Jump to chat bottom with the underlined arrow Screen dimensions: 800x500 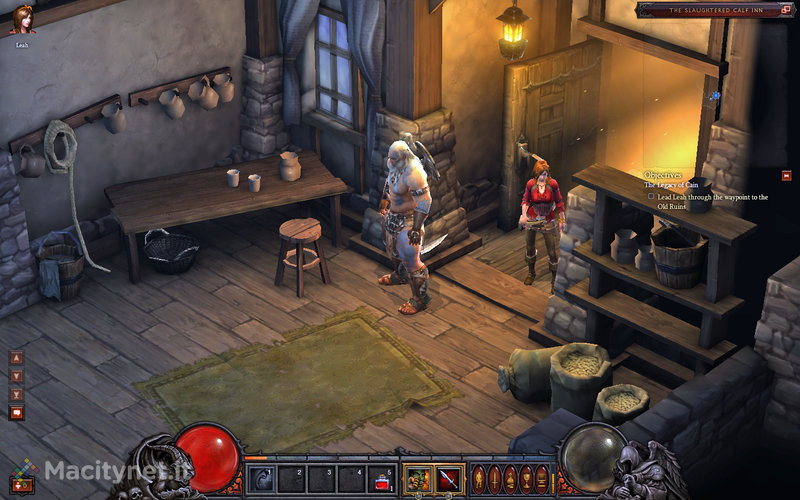(16, 394)
